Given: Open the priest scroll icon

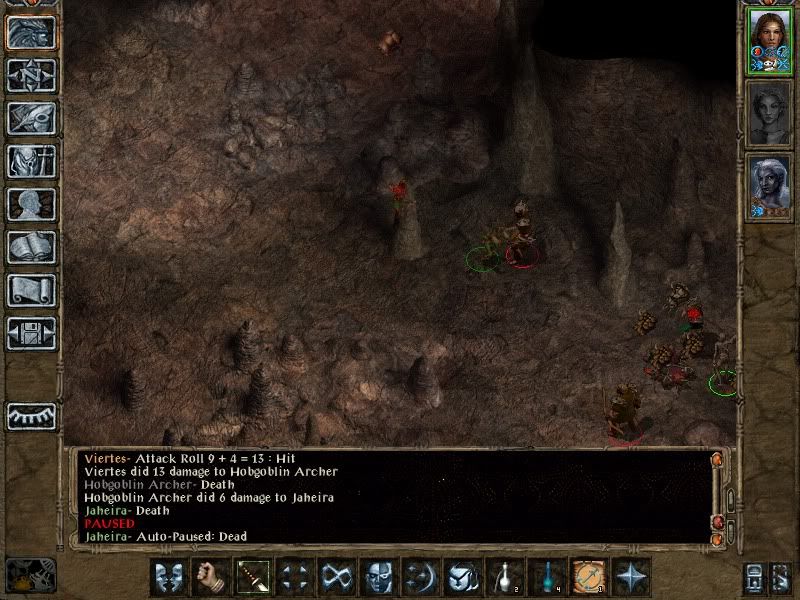Looking at the screenshot, I should [31, 290].
